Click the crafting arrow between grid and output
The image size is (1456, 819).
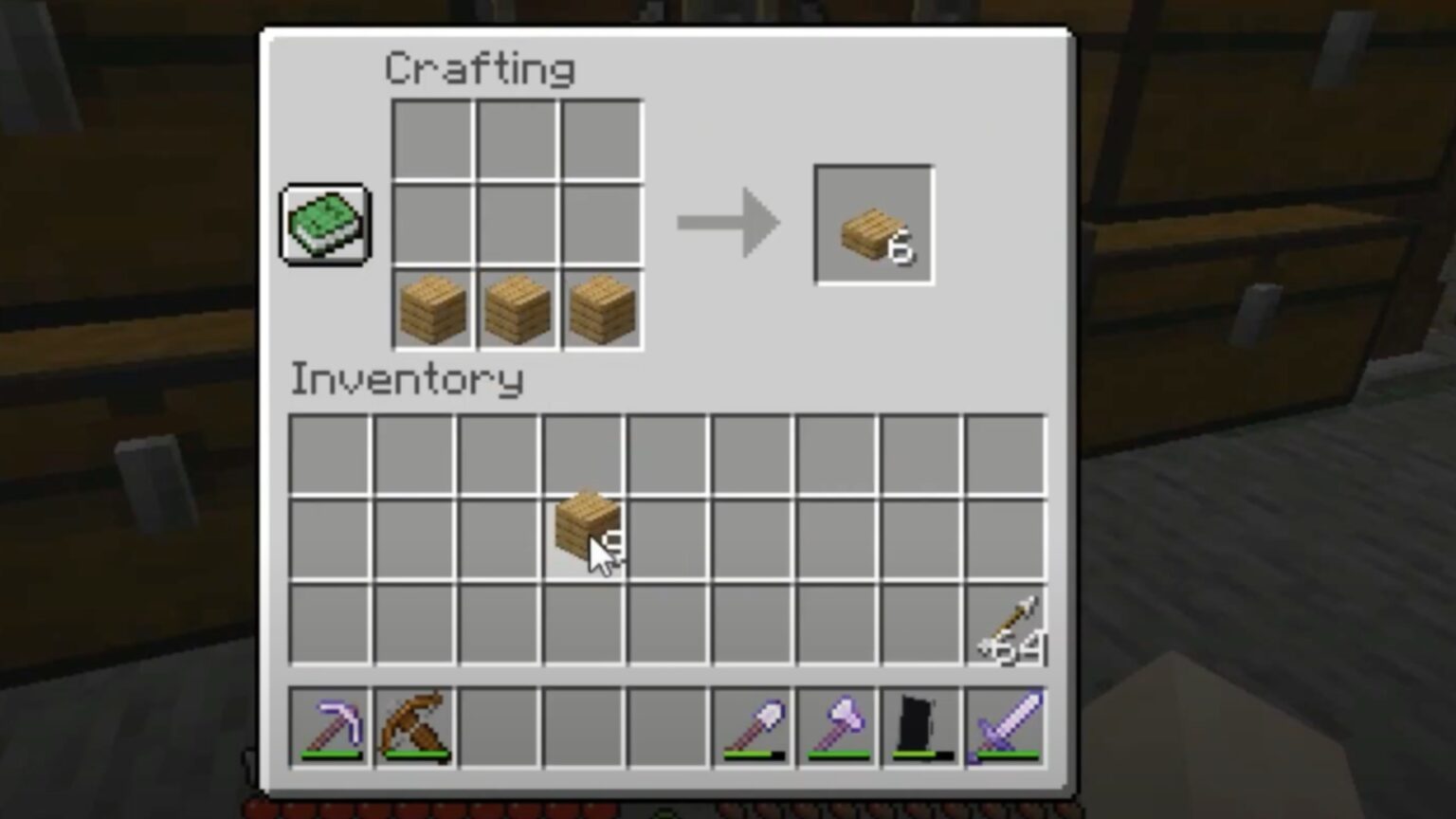(728, 225)
